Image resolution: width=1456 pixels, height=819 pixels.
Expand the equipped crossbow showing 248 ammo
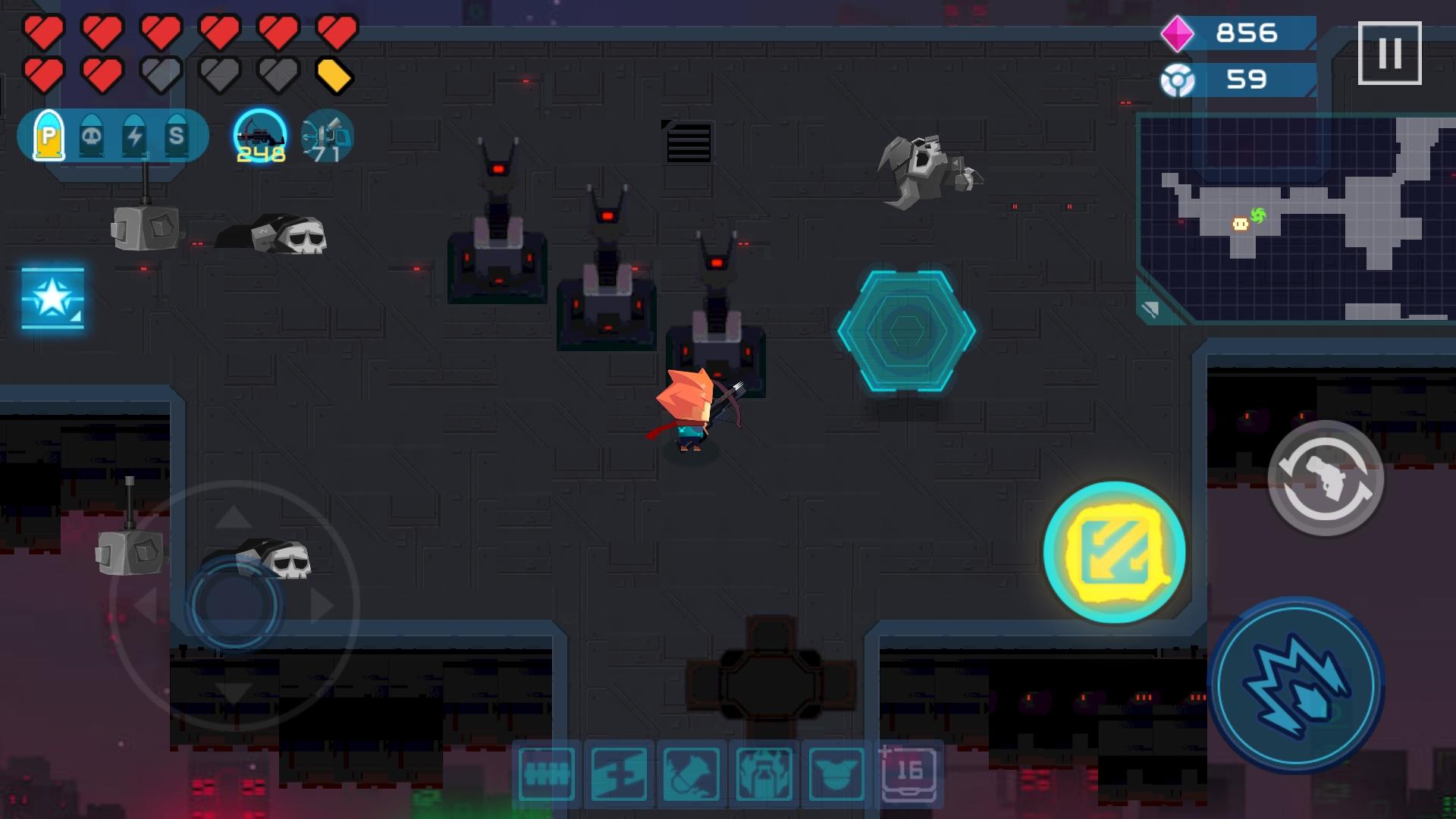coord(259,137)
